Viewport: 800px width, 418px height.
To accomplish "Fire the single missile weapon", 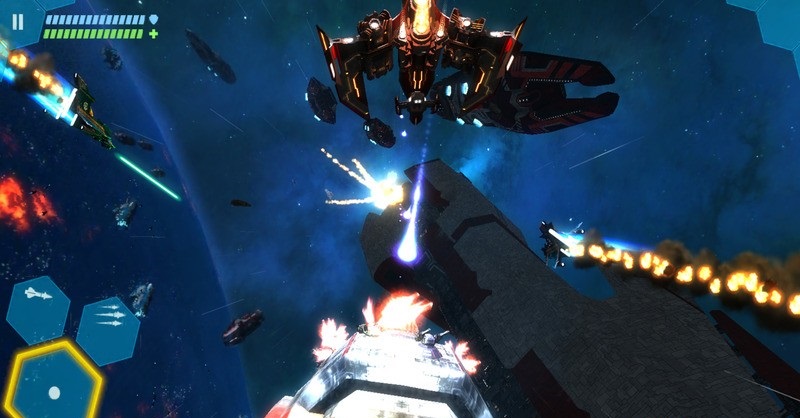I will (37, 294).
